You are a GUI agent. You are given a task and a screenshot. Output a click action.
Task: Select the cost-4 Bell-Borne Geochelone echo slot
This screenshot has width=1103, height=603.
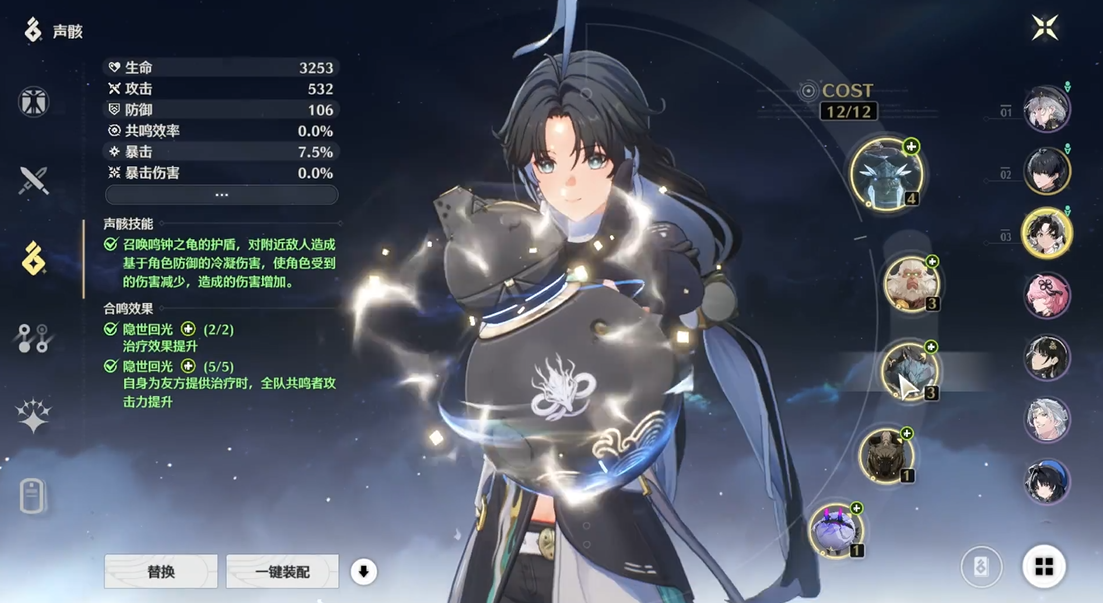[886, 173]
